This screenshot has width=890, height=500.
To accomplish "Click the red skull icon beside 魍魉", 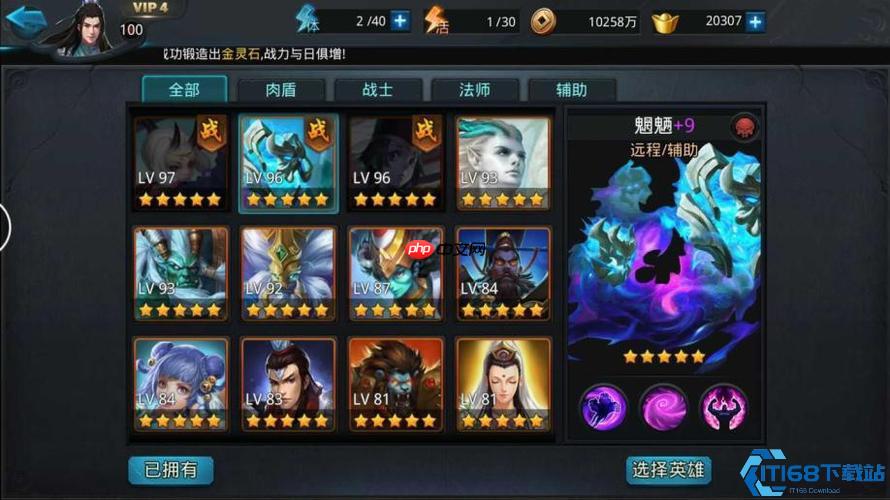I will (744, 126).
